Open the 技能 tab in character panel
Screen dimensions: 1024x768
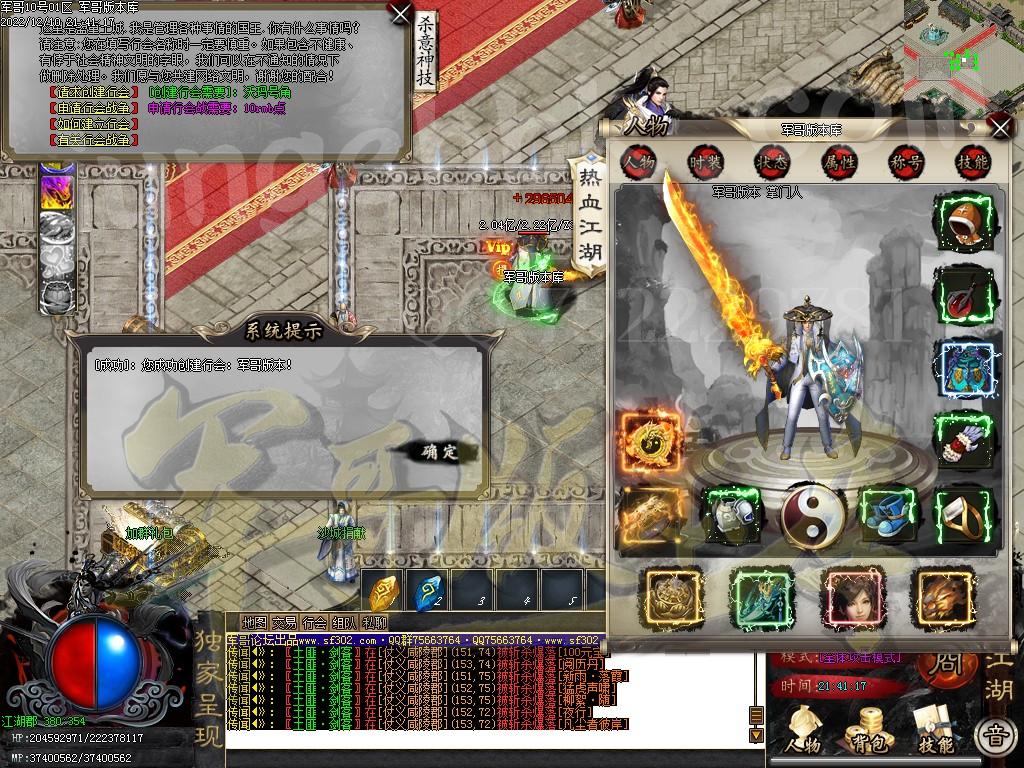coord(972,162)
